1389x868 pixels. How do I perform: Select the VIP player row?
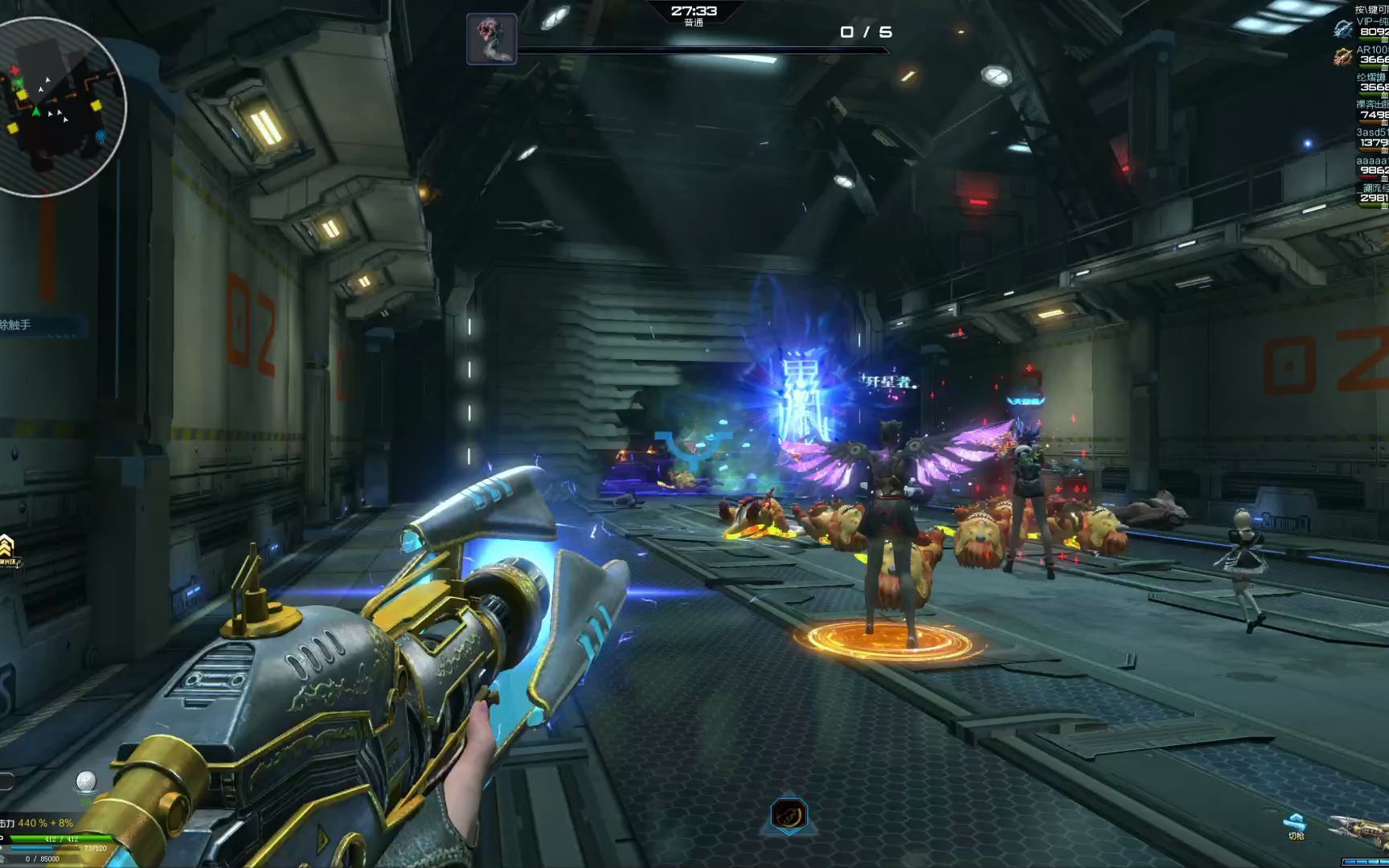pyautogui.click(x=1371, y=27)
